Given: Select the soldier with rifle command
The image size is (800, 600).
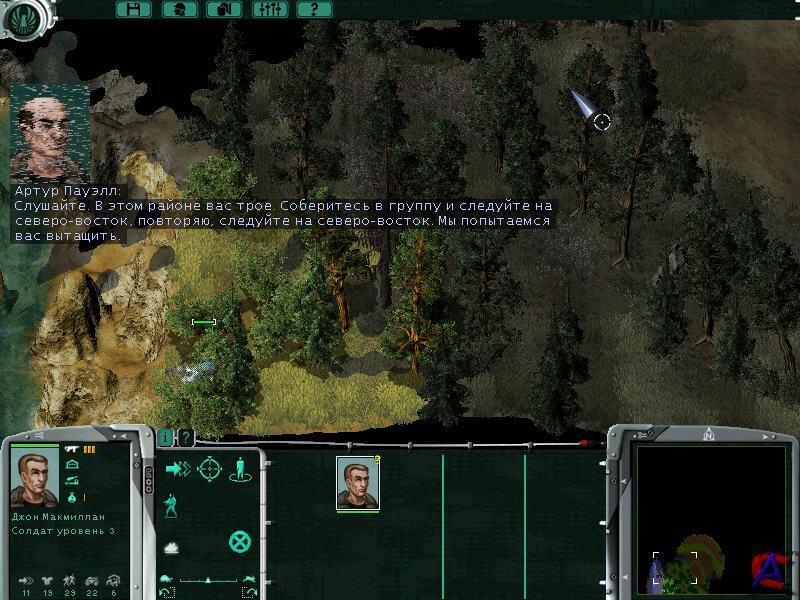Looking at the screenshot, I should pyautogui.click(x=171, y=506).
